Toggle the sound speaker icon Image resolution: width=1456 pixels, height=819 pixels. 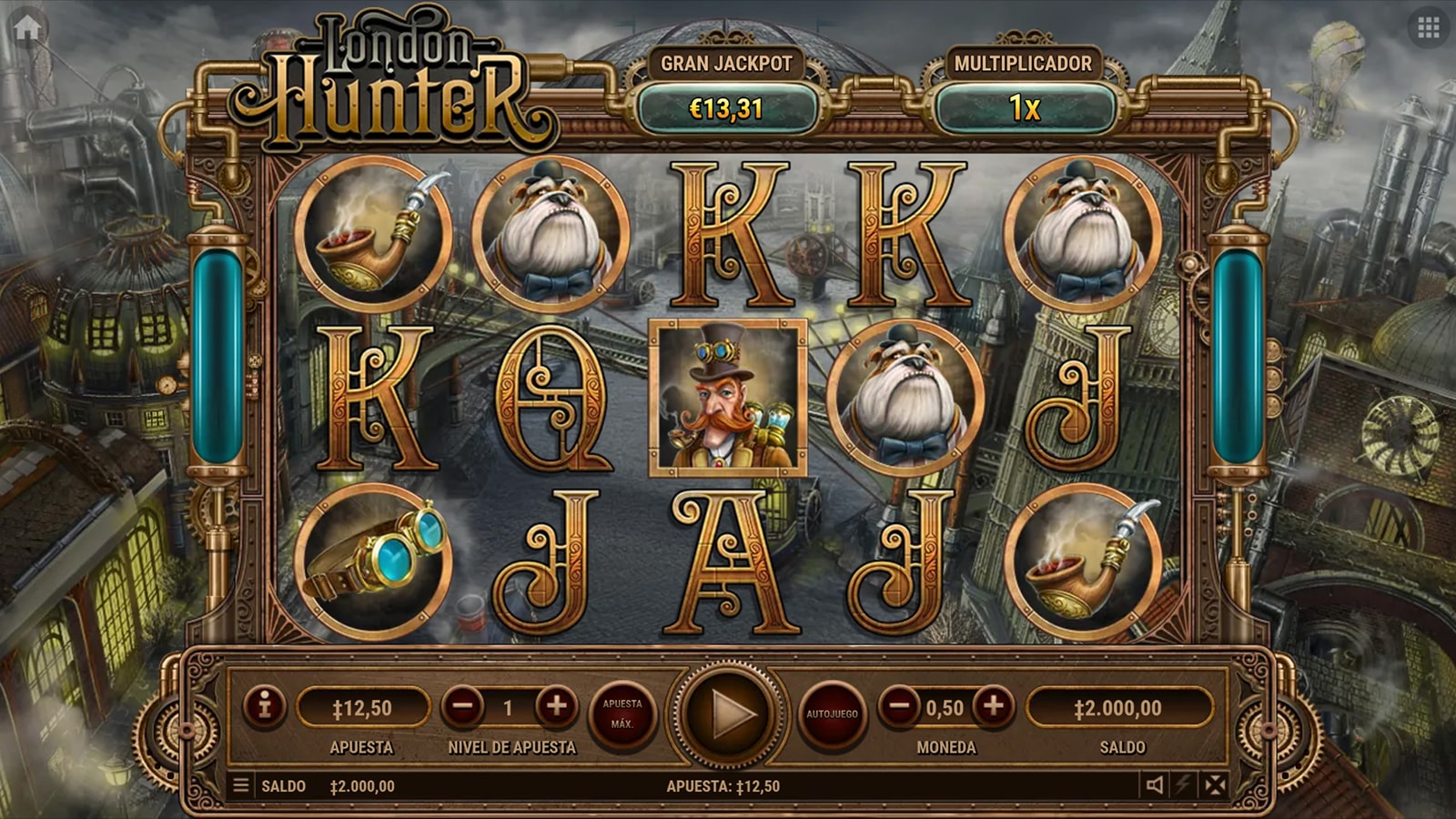click(1155, 785)
